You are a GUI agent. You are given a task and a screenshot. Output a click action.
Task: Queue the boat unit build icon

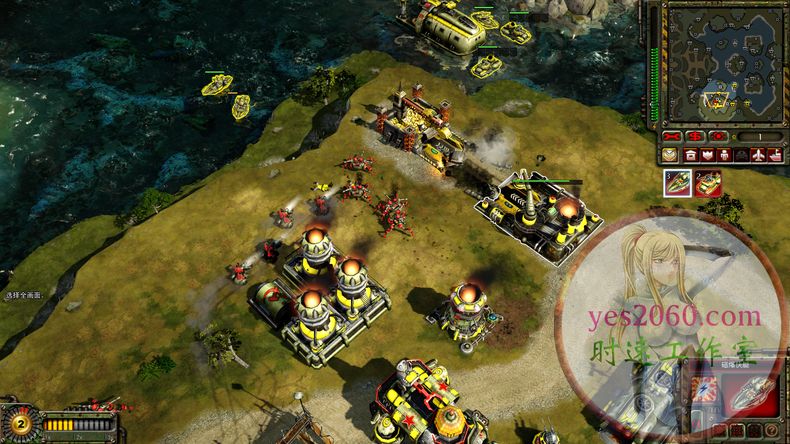point(677,183)
